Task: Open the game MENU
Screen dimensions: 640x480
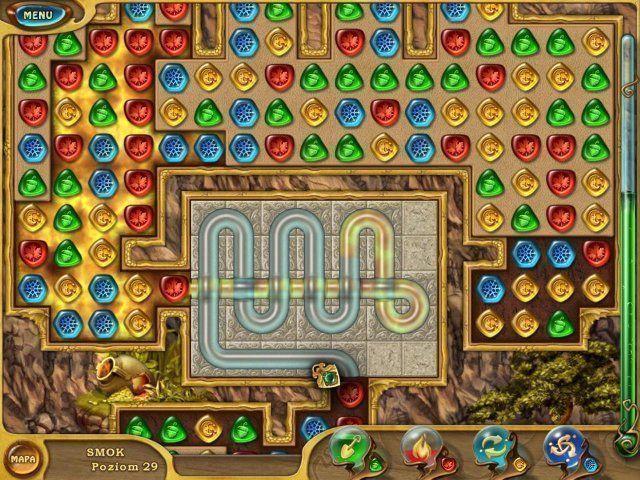Action: (37, 15)
